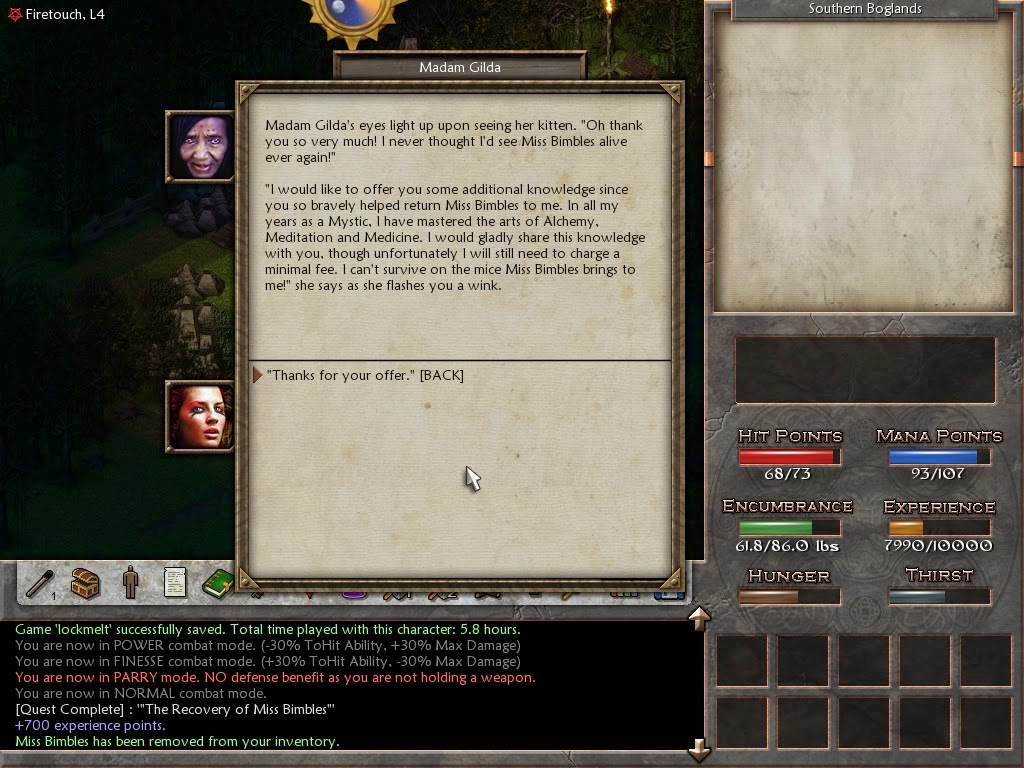The width and height of the screenshot is (1024, 768).
Task: Click the torch icon in the toolbar
Action: pos(41,582)
